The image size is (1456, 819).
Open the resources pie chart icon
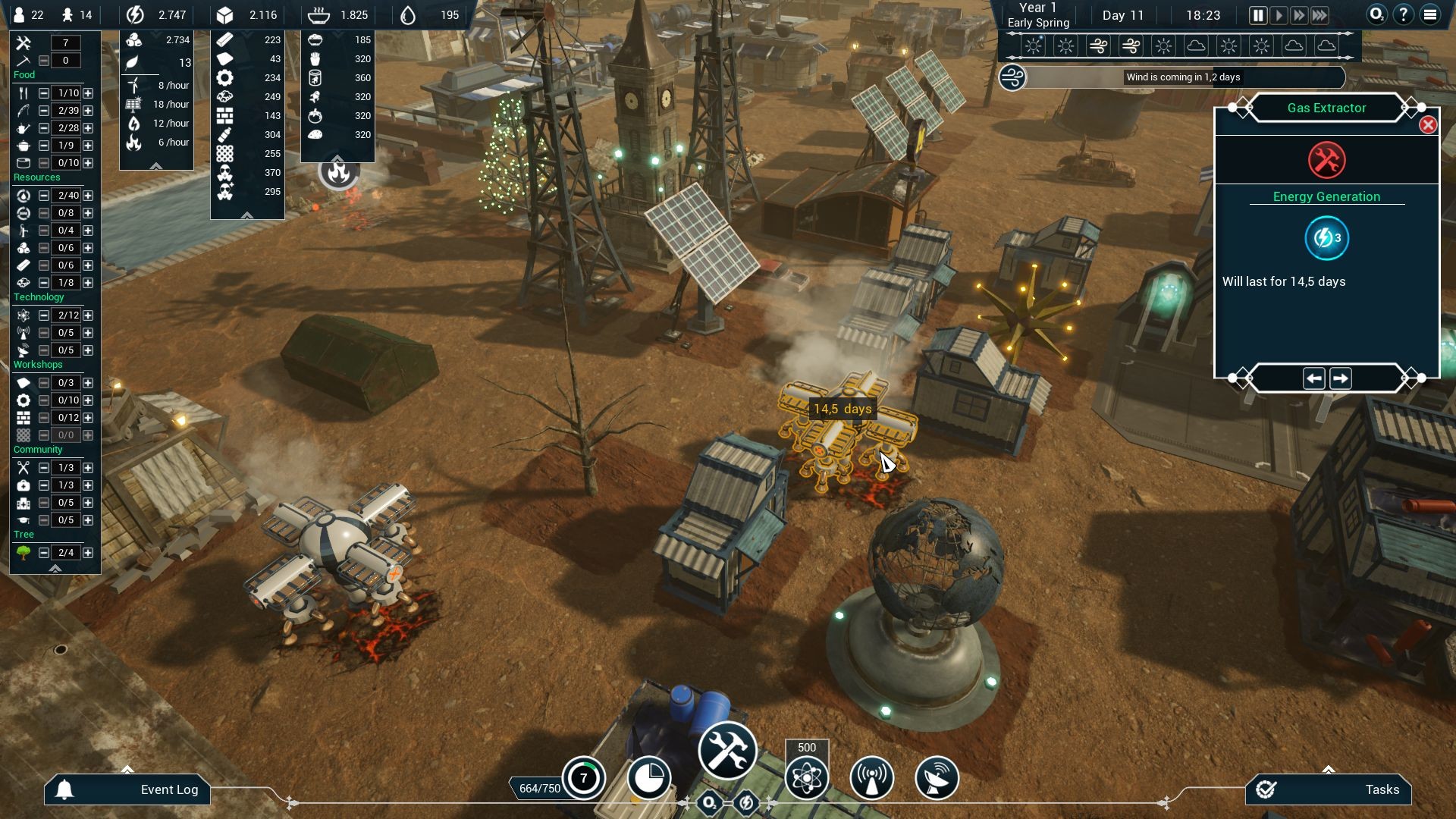coord(651,777)
